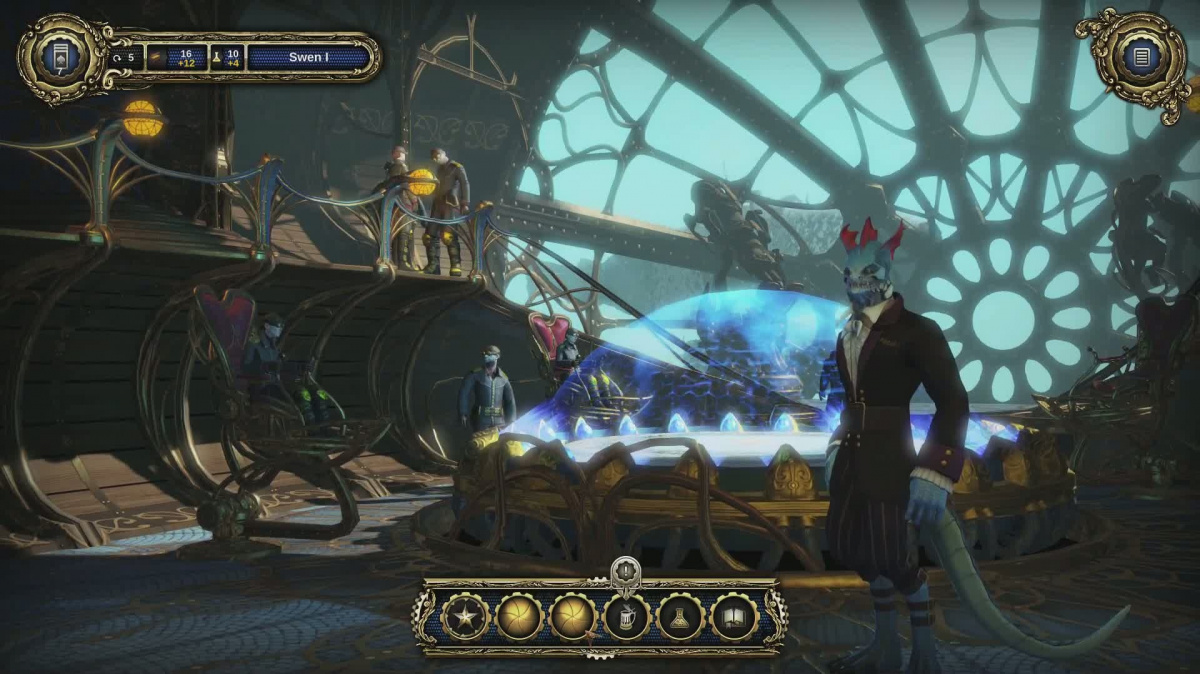Open the book button on the bottom bar
Viewport: 1200px width, 674px height.
pos(735,617)
